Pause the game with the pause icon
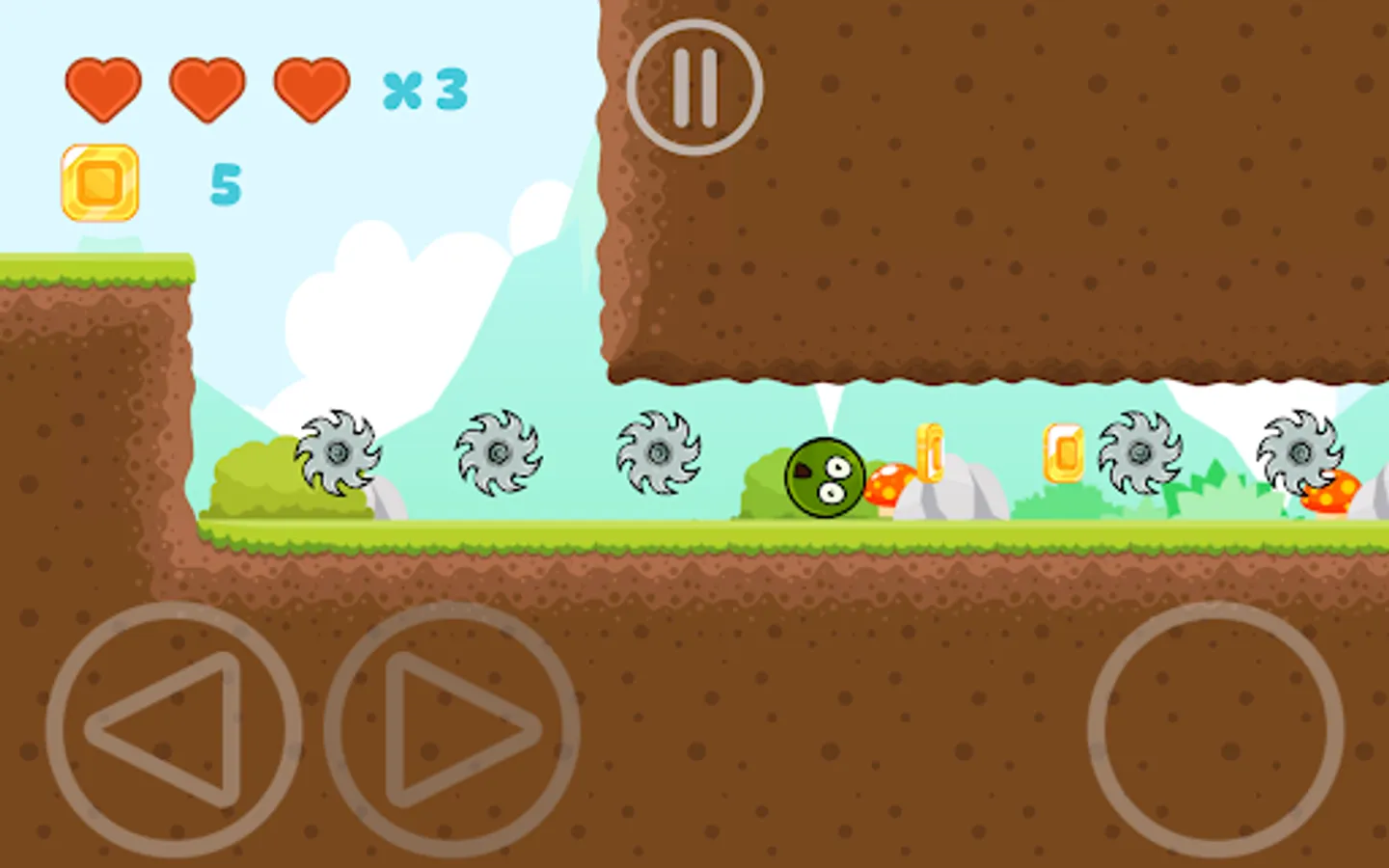Viewport: 1389px width, 868px height. [x=696, y=84]
